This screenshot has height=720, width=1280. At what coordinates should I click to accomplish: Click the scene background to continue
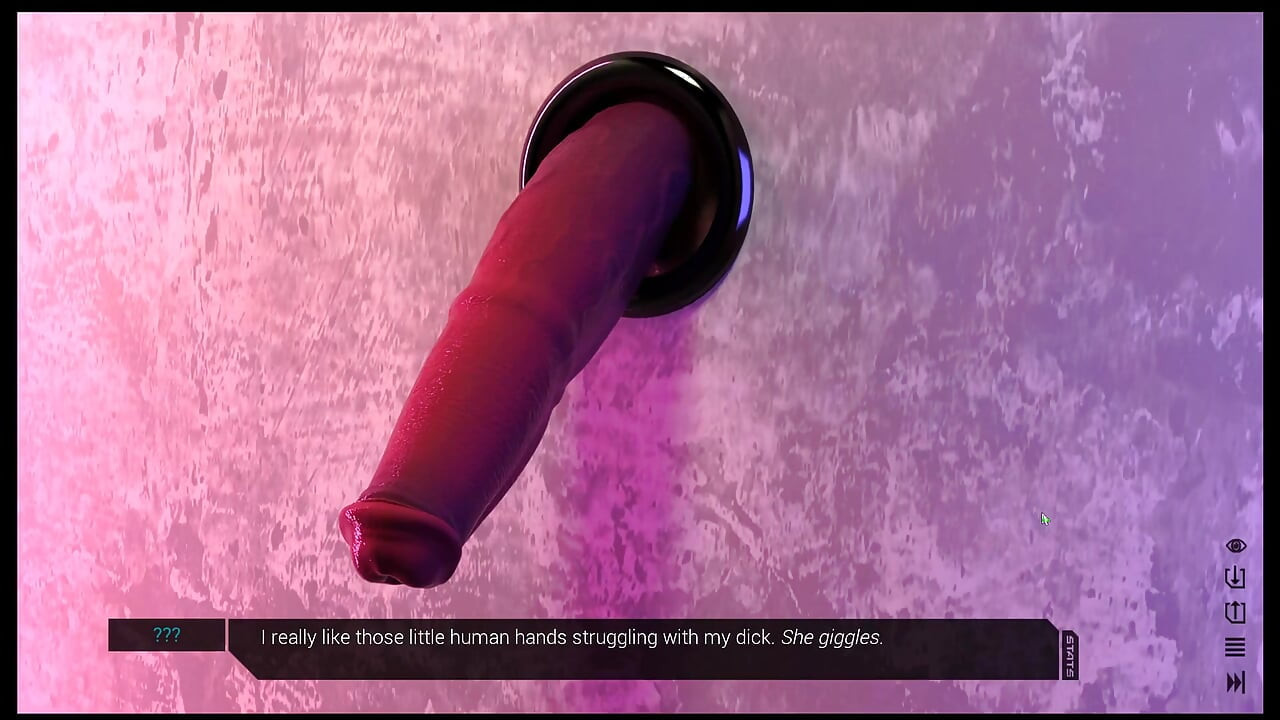coord(640,300)
